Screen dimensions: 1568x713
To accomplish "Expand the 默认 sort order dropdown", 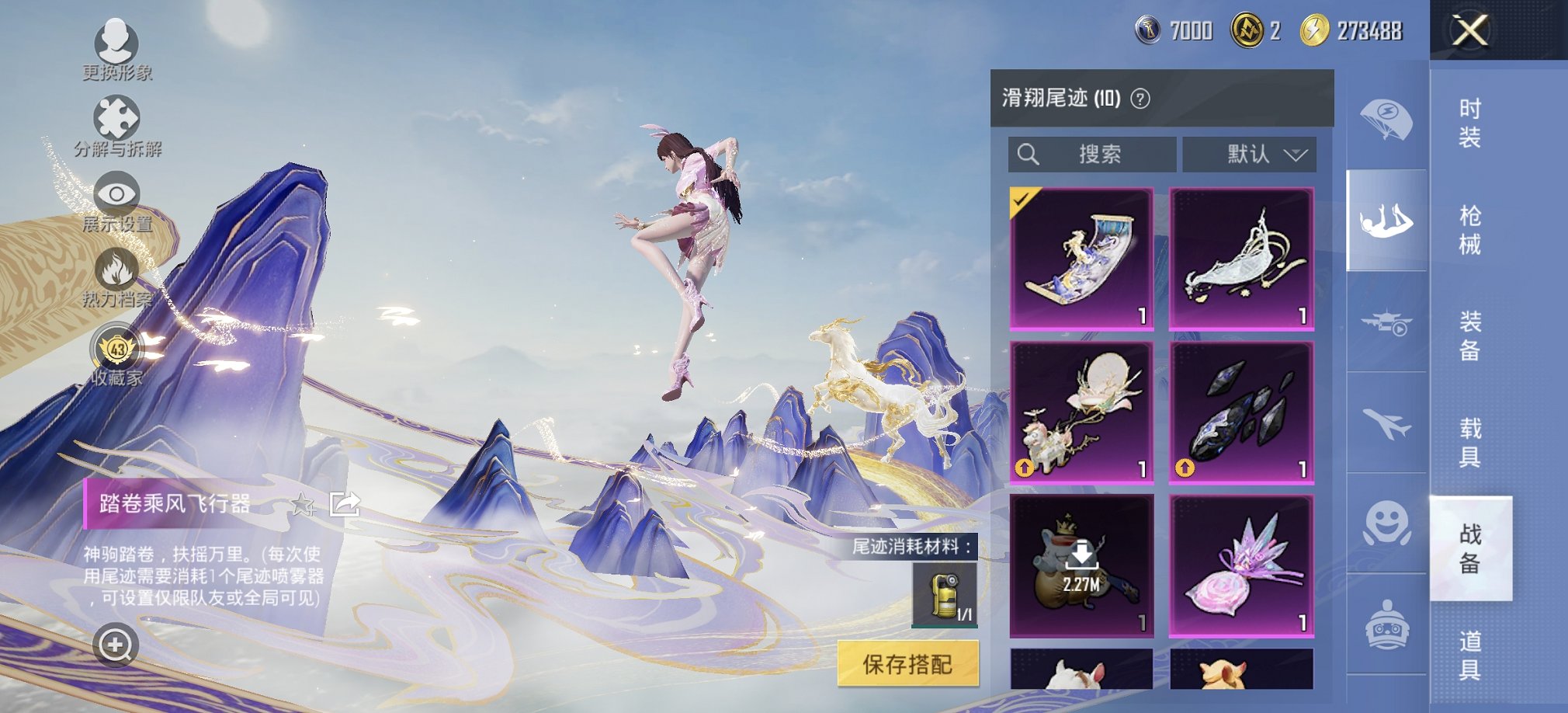I will (1250, 155).
